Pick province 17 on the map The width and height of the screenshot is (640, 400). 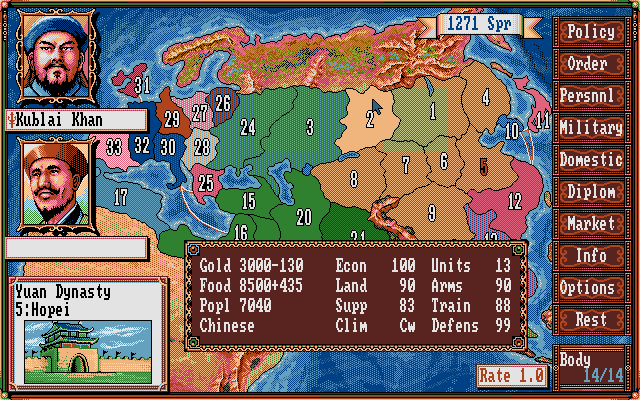pyautogui.click(x=121, y=197)
